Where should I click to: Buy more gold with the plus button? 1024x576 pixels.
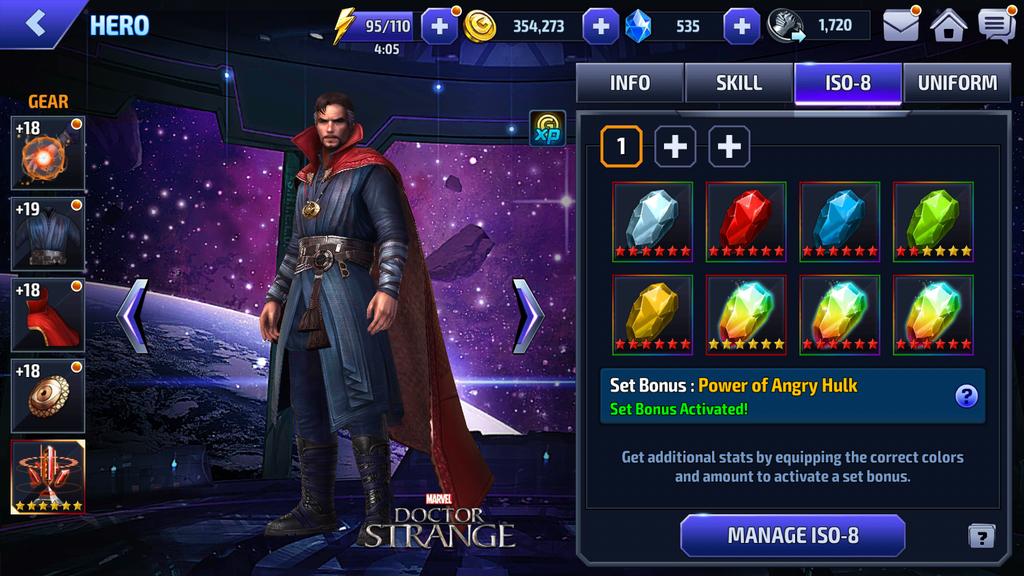click(600, 27)
